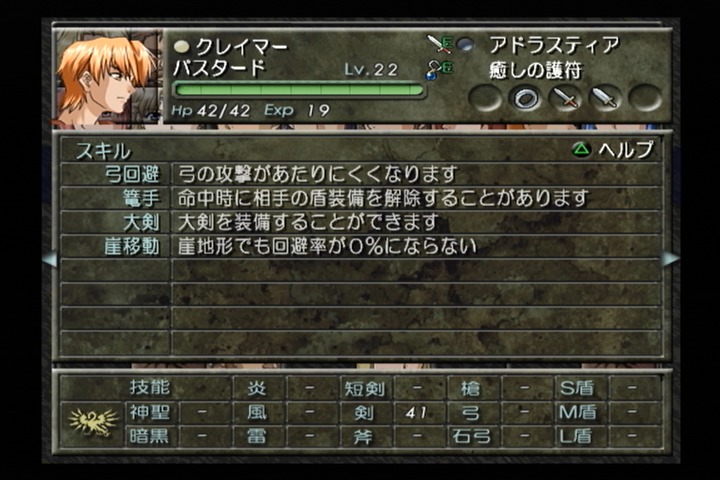
Task: Click the left page arrow
Action: tap(49, 259)
